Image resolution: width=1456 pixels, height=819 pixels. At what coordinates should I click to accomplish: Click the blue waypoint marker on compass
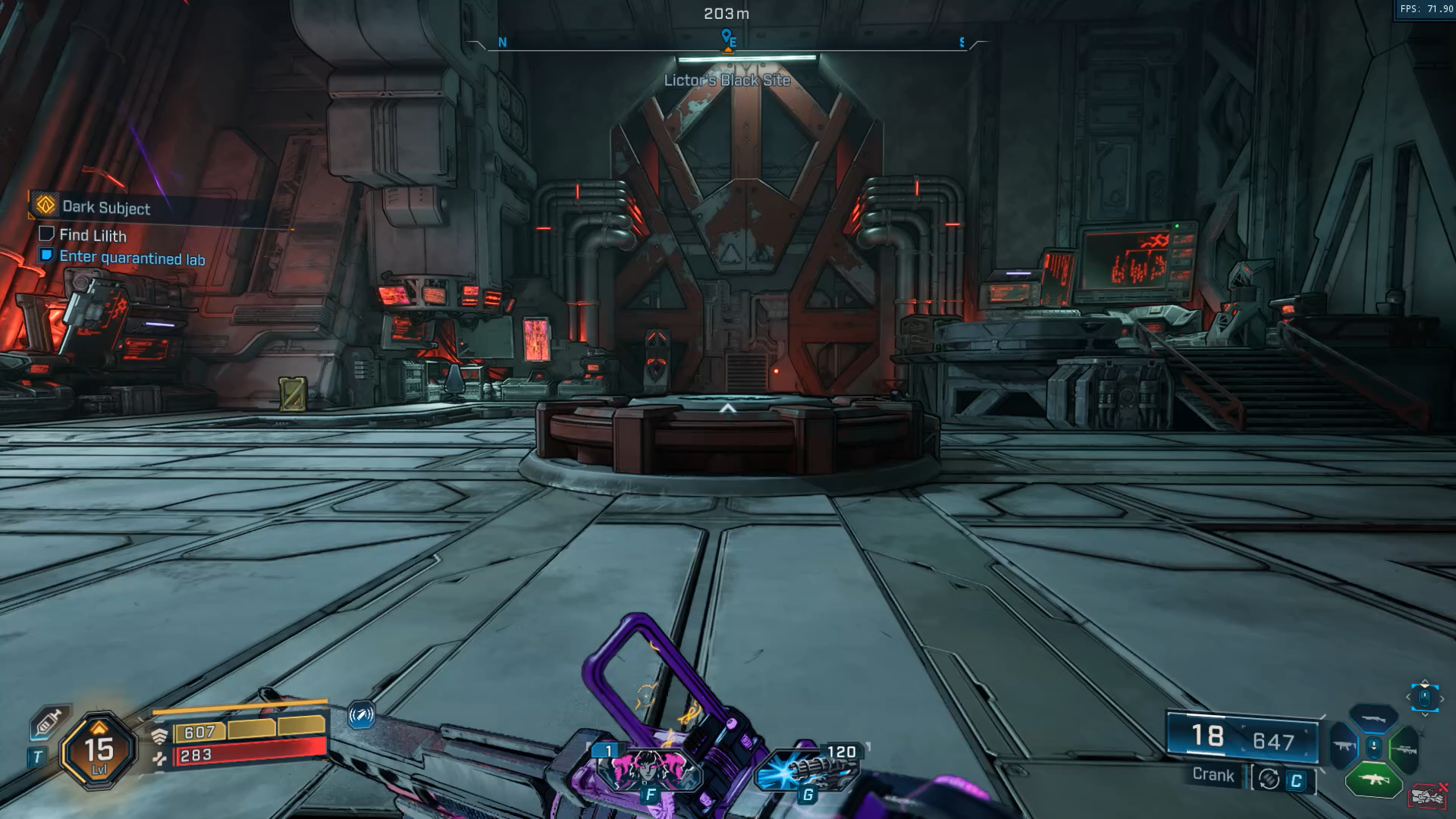726,37
